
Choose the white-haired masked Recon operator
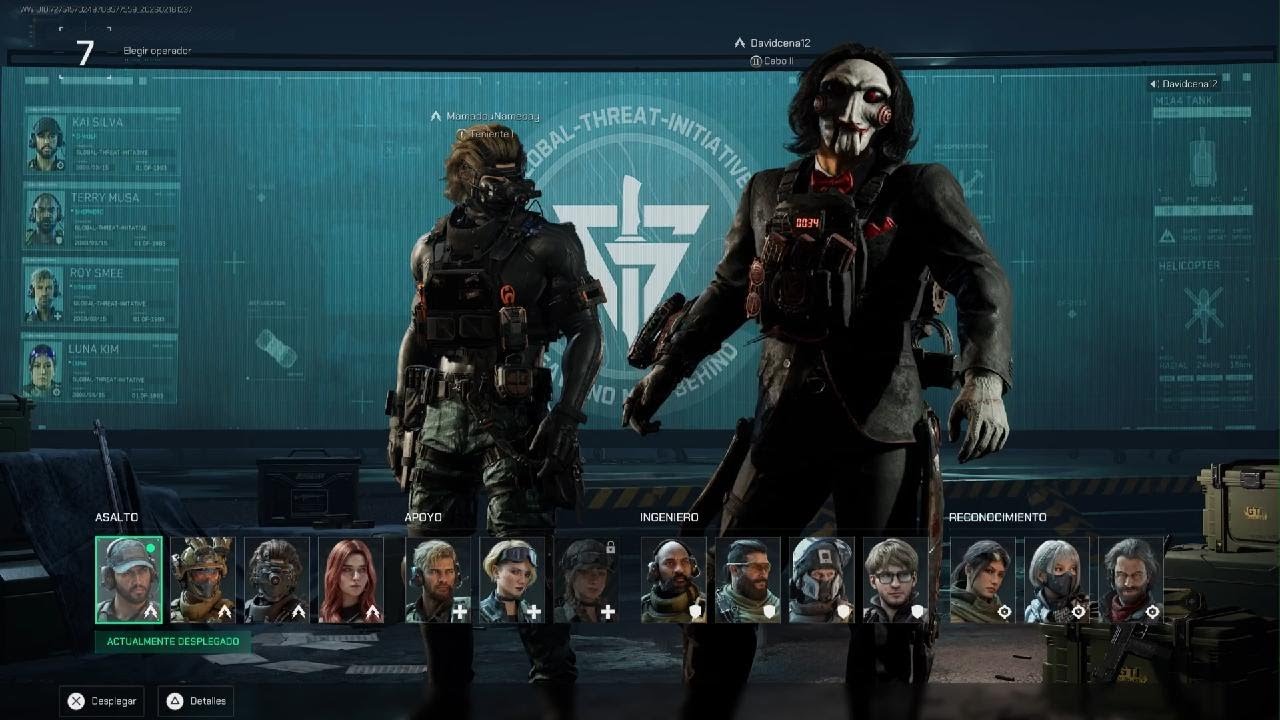1056,580
